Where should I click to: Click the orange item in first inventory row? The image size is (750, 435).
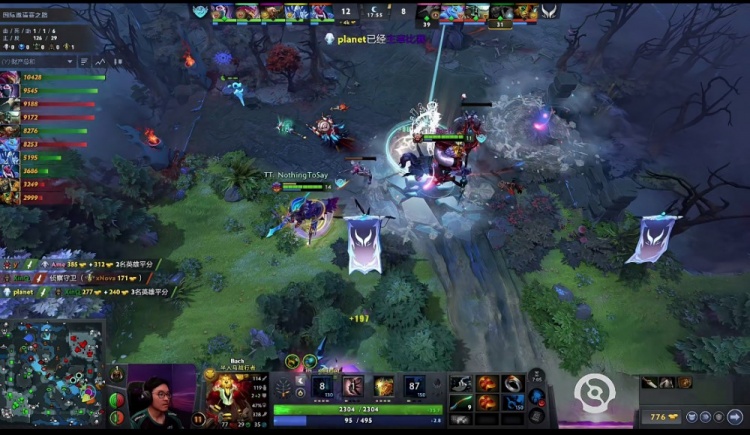[x=487, y=382]
